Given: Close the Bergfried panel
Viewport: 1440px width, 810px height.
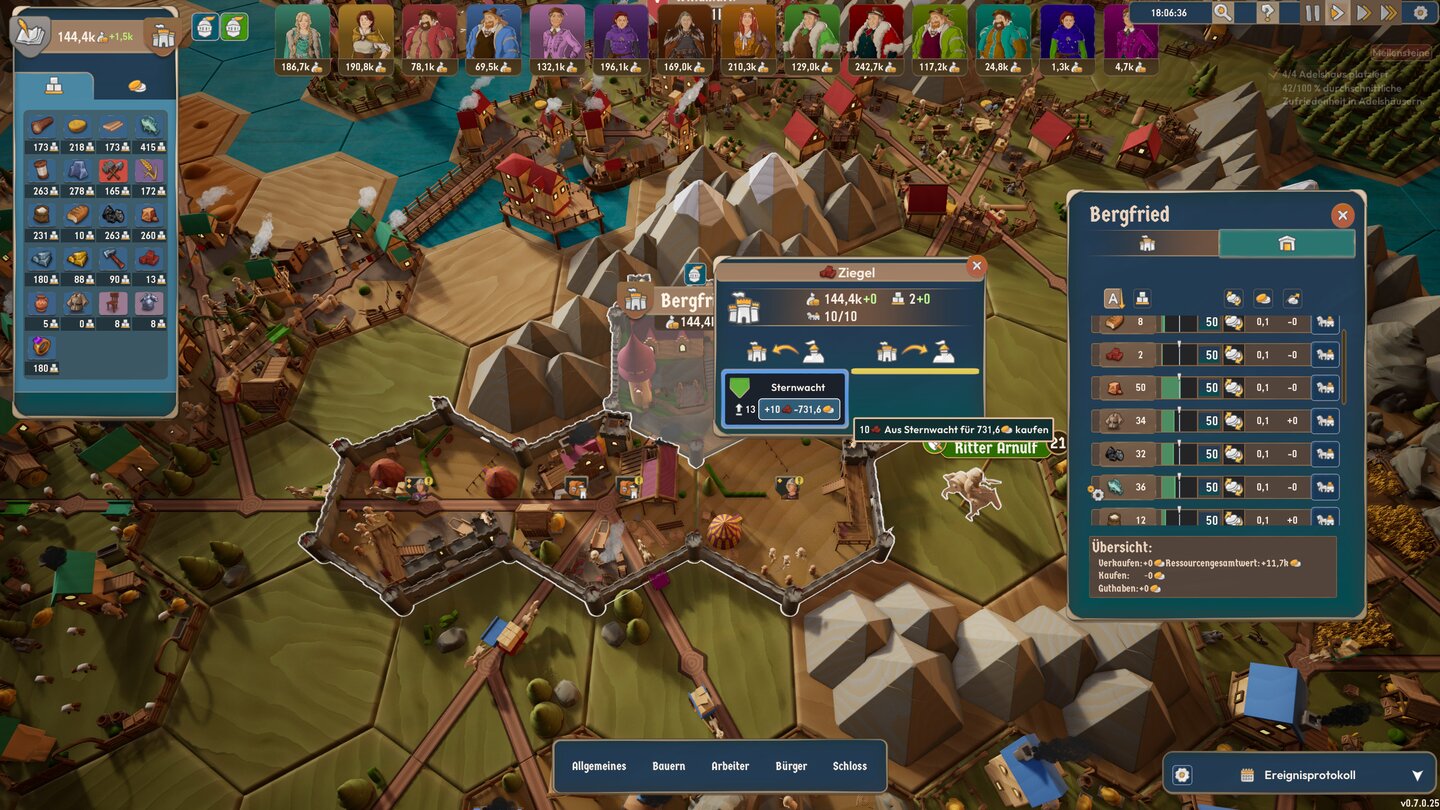Looking at the screenshot, I should tap(1342, 215).
